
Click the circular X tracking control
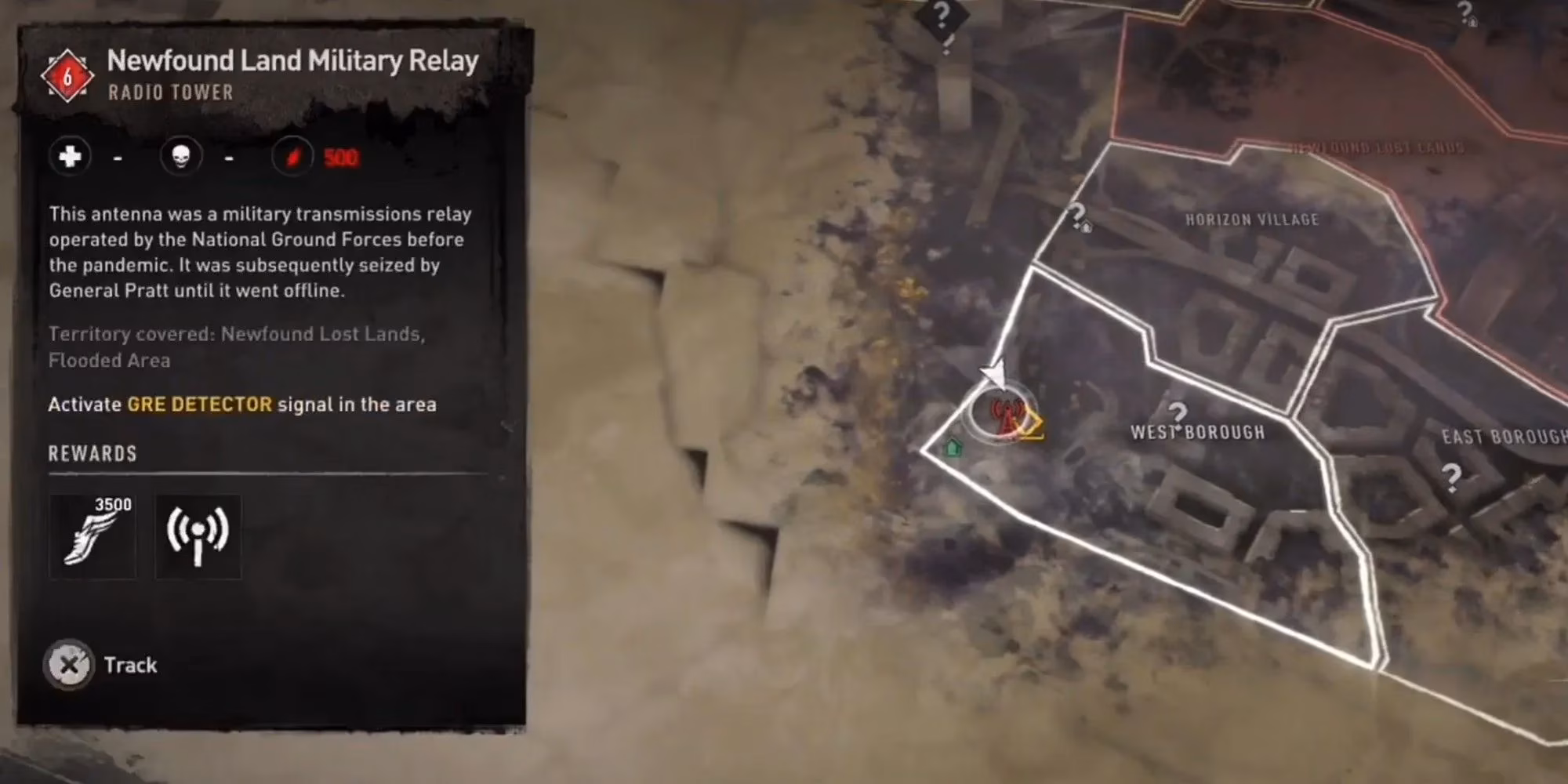[70, 665]
